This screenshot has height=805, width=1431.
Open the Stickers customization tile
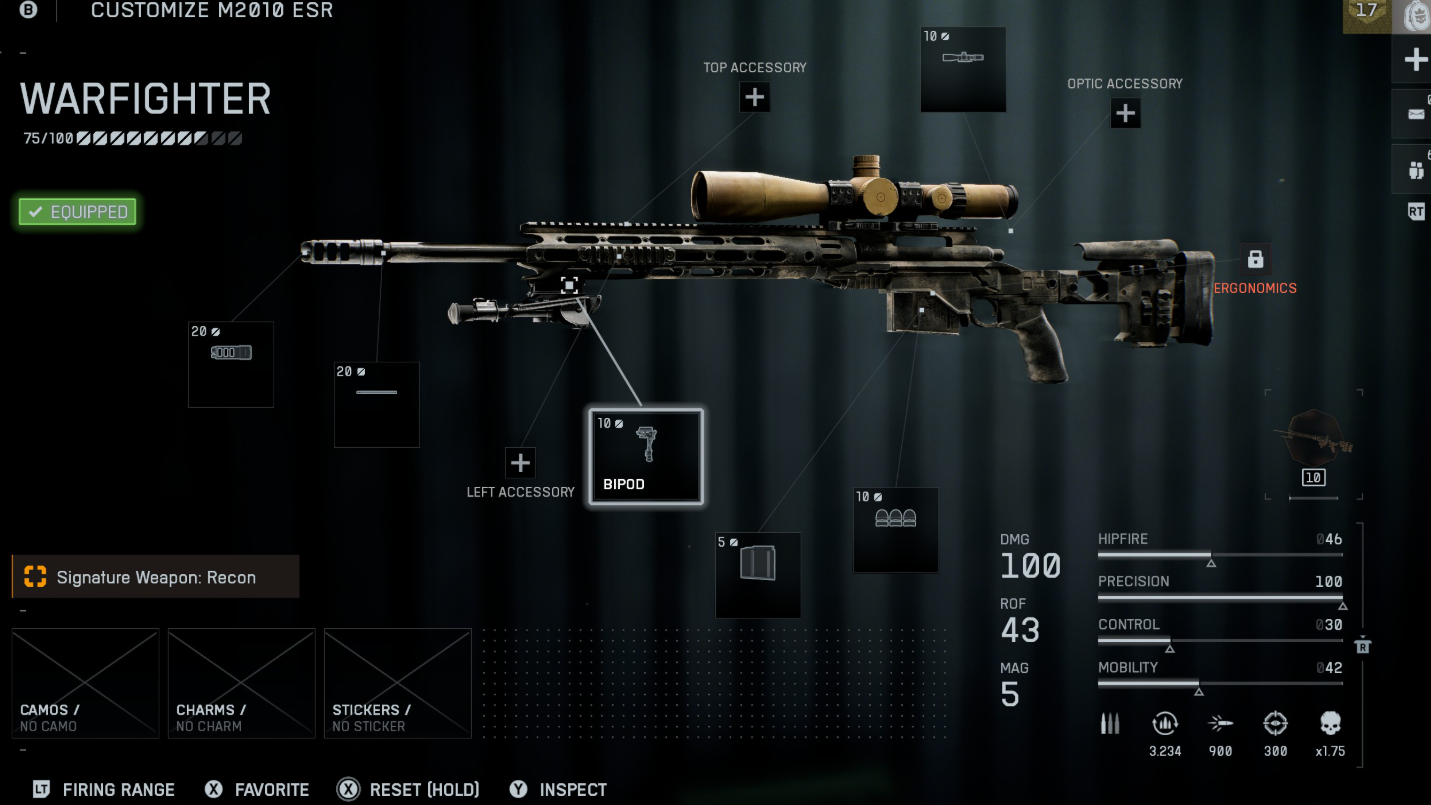click(398, 683)
